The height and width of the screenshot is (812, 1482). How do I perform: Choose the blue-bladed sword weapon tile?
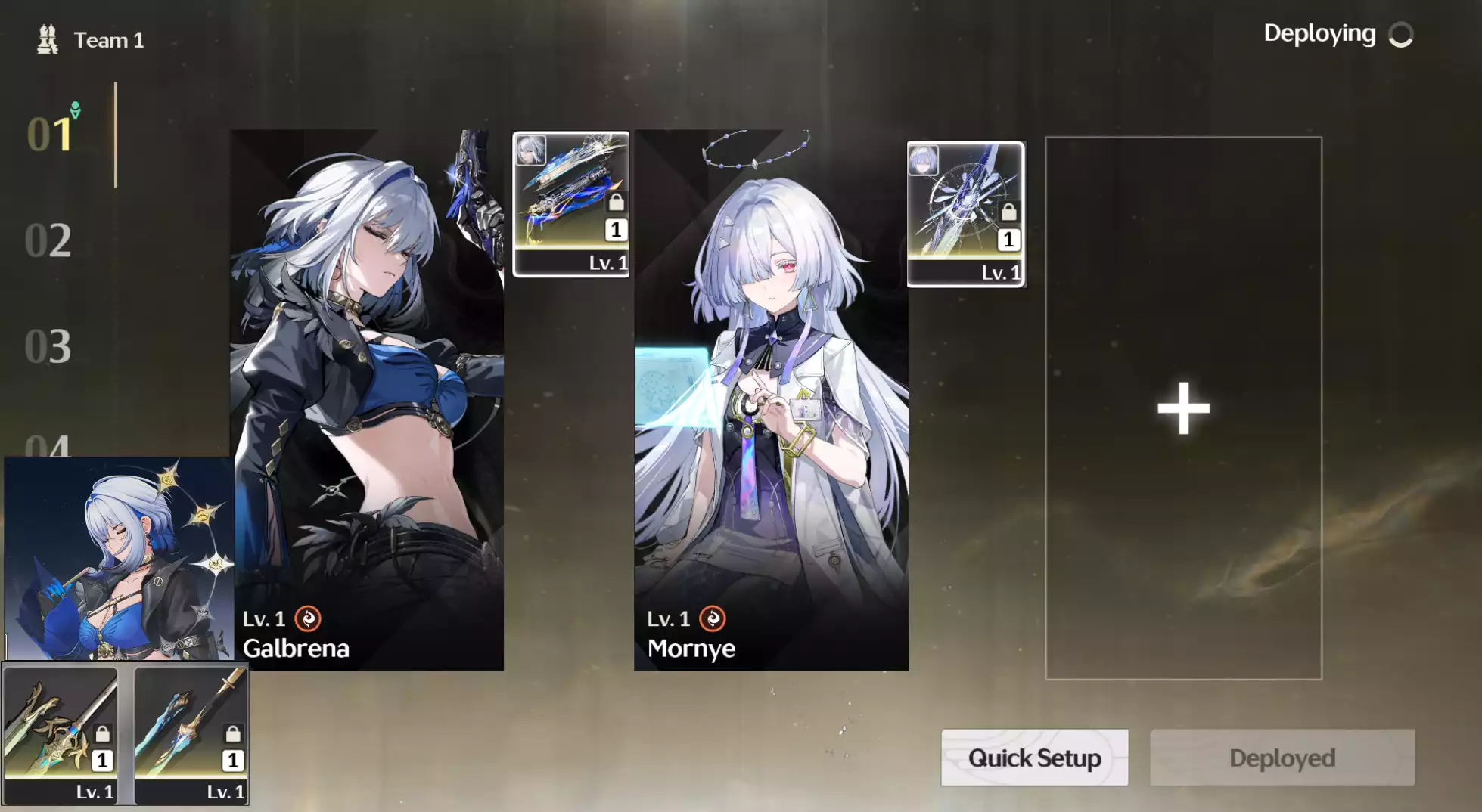[191, 733]
